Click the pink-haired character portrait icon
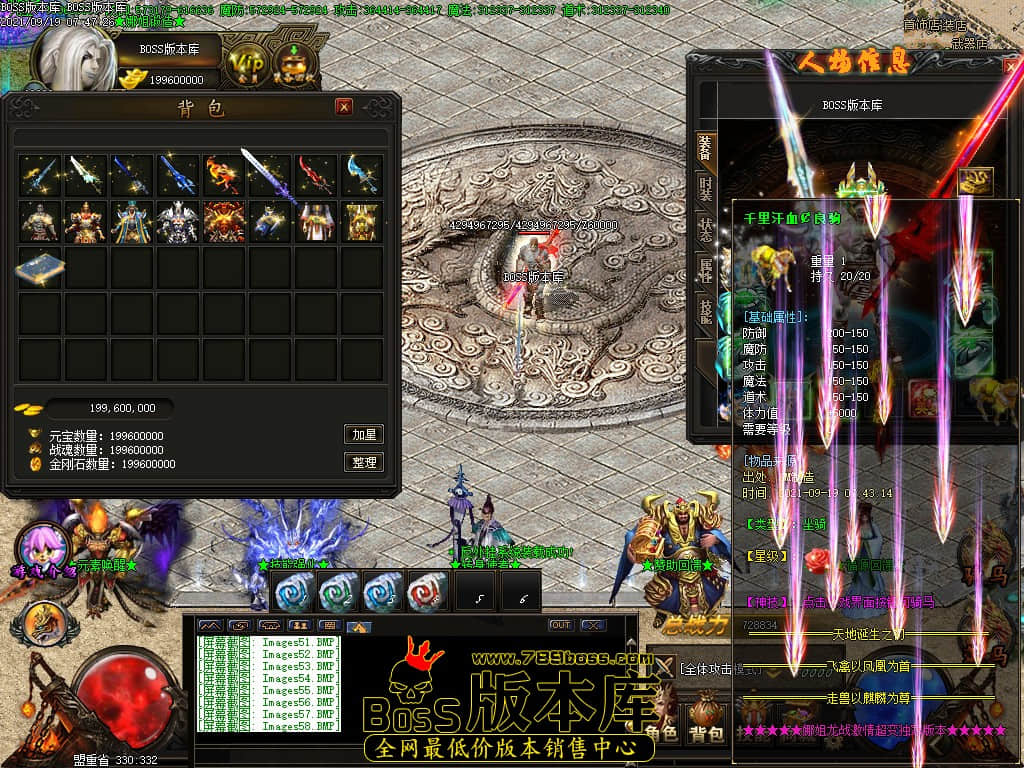Screen dimensions: 1024x768 [x=42, y=544]
